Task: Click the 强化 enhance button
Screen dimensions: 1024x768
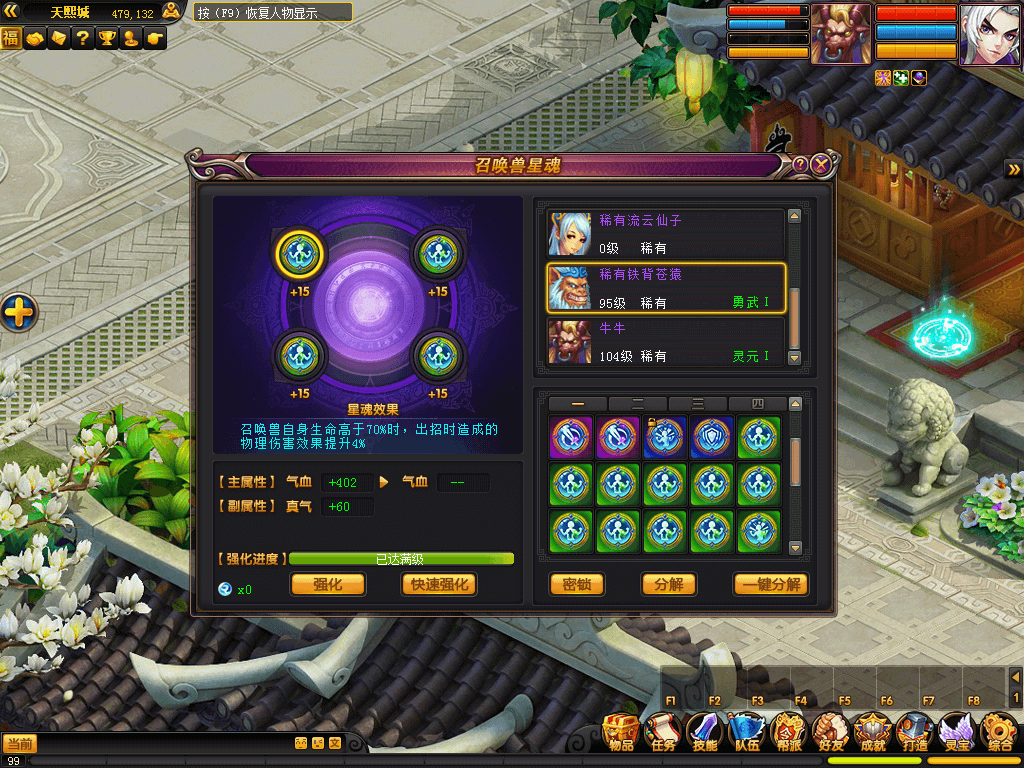Action: pyautogui.click(x=327, y=584)
